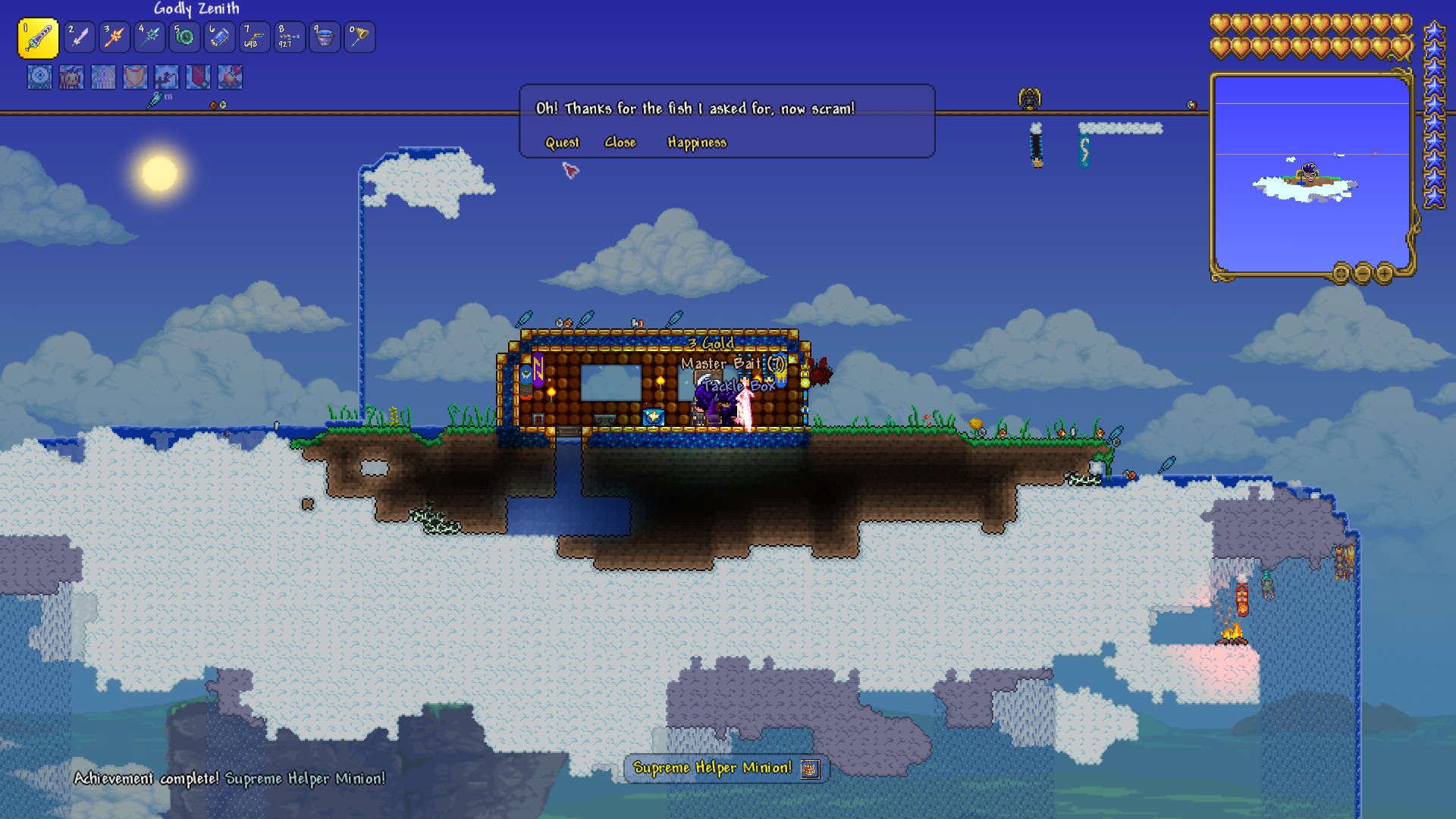The height and width of the screenshot is (819, 1456).
Task: Open the Quest option in the Angler dialog
Action: click(562, 142)
